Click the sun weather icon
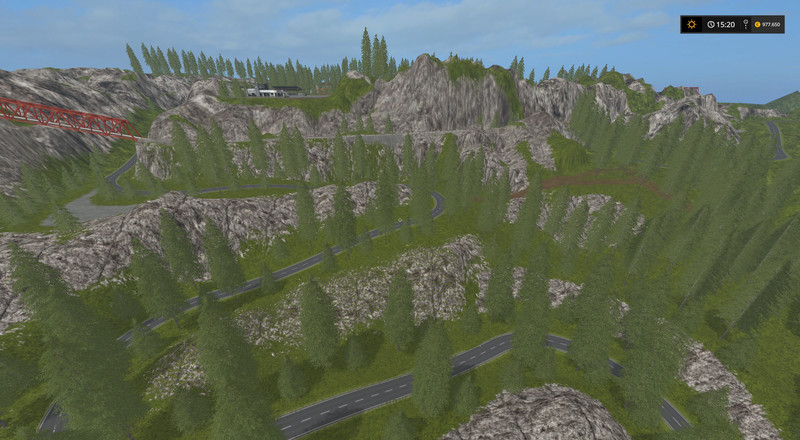 pyautogui.click(x=692, y=24)
